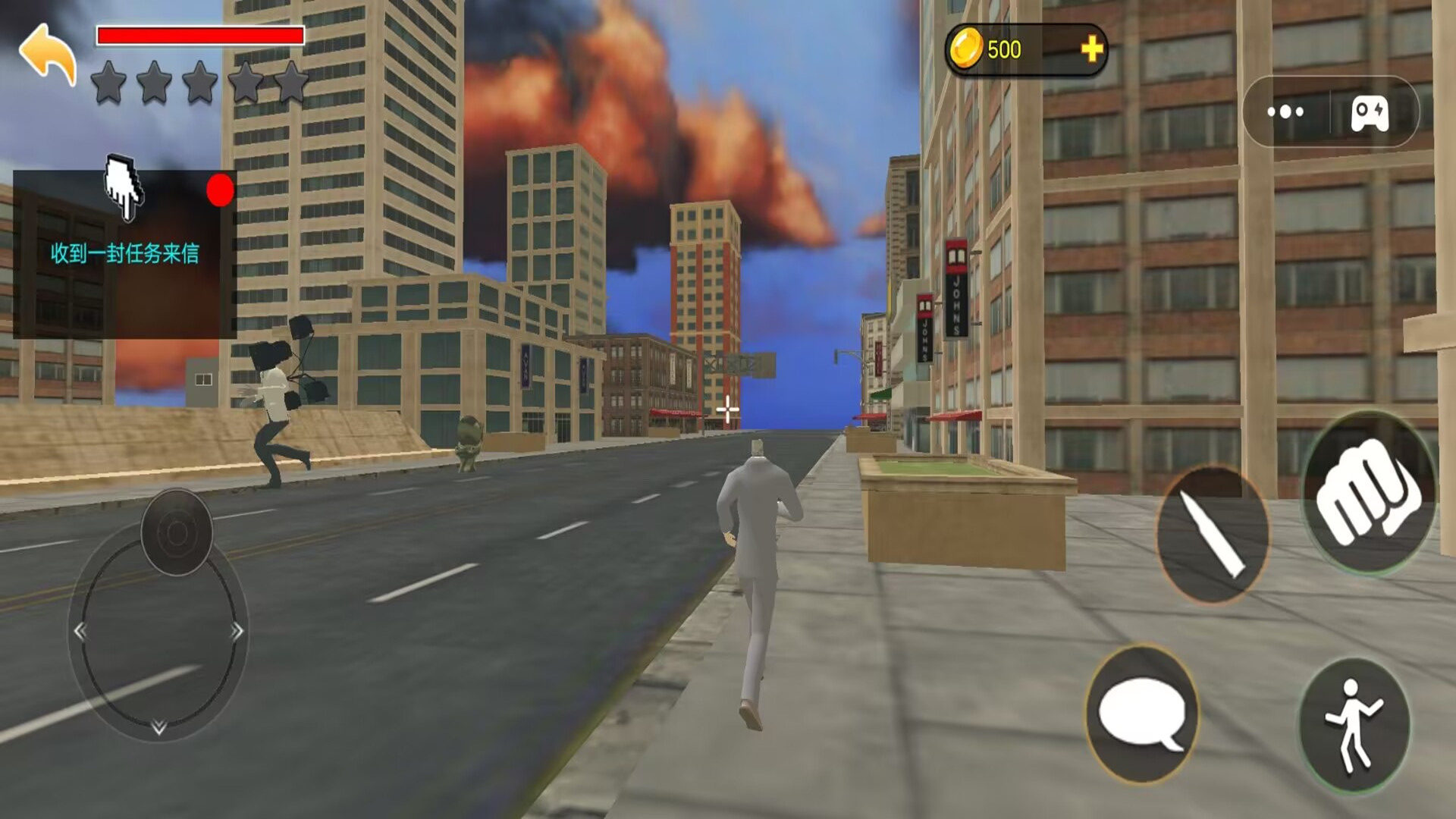
Task: Open chat with the speech bubble button
Action: pyautogui.click(x=1141, y=714)
